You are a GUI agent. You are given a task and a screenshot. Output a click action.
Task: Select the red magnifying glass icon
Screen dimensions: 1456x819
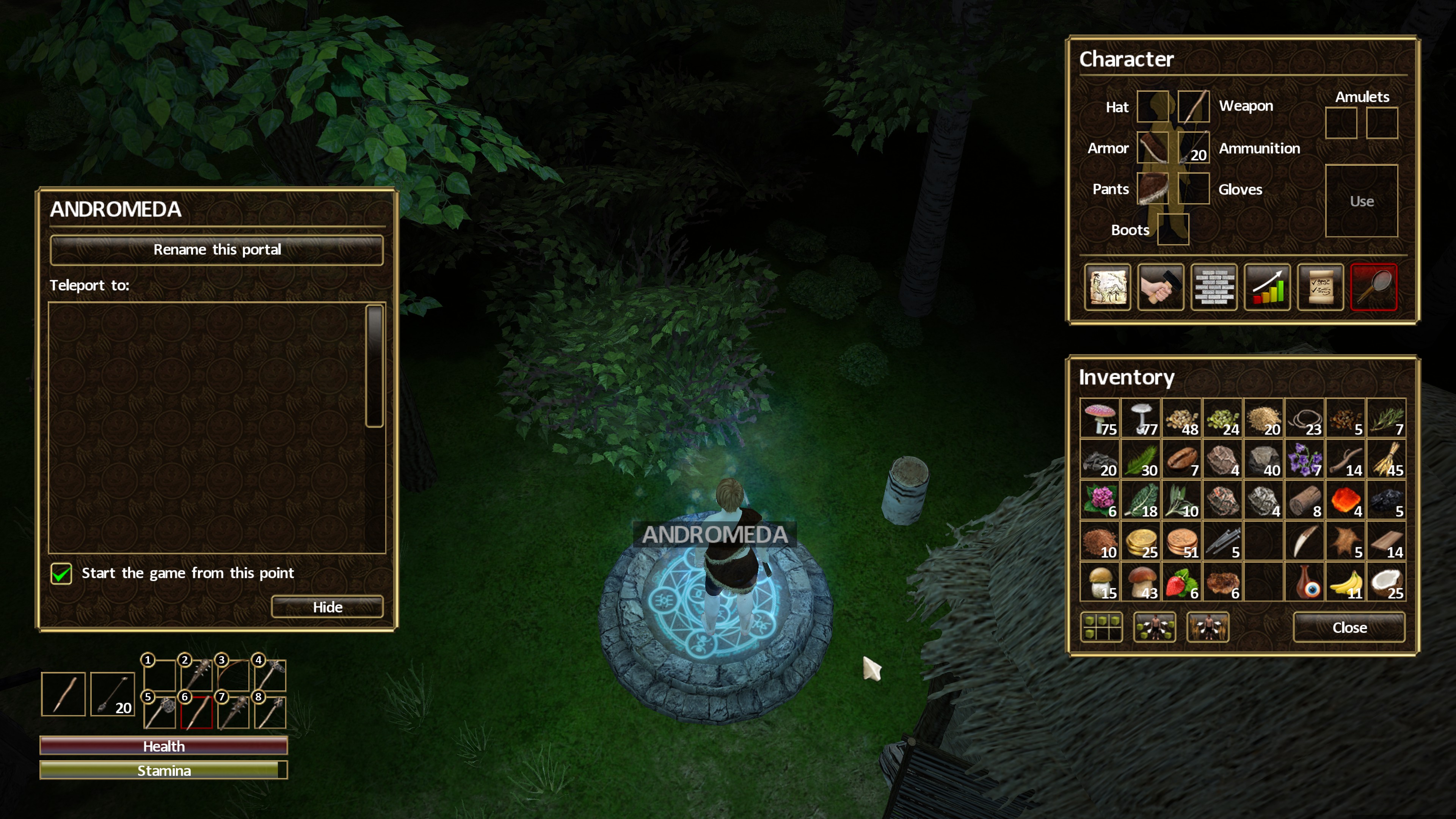[x=1373, y=287]
